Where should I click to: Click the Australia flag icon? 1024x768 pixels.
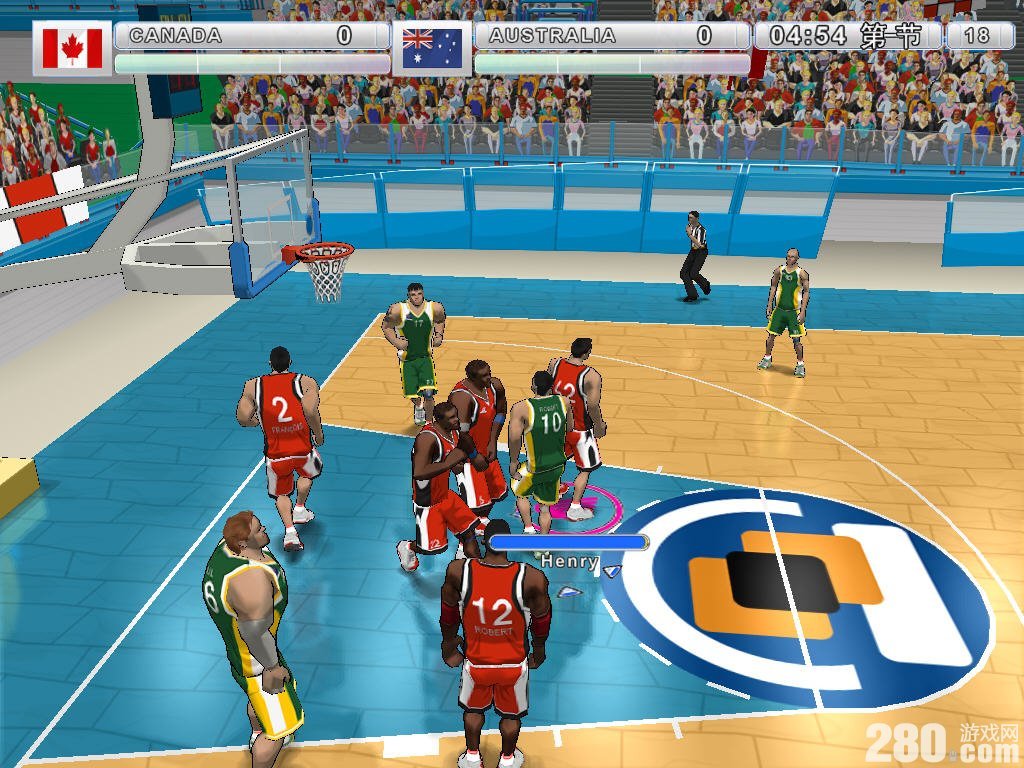(431, 48)
